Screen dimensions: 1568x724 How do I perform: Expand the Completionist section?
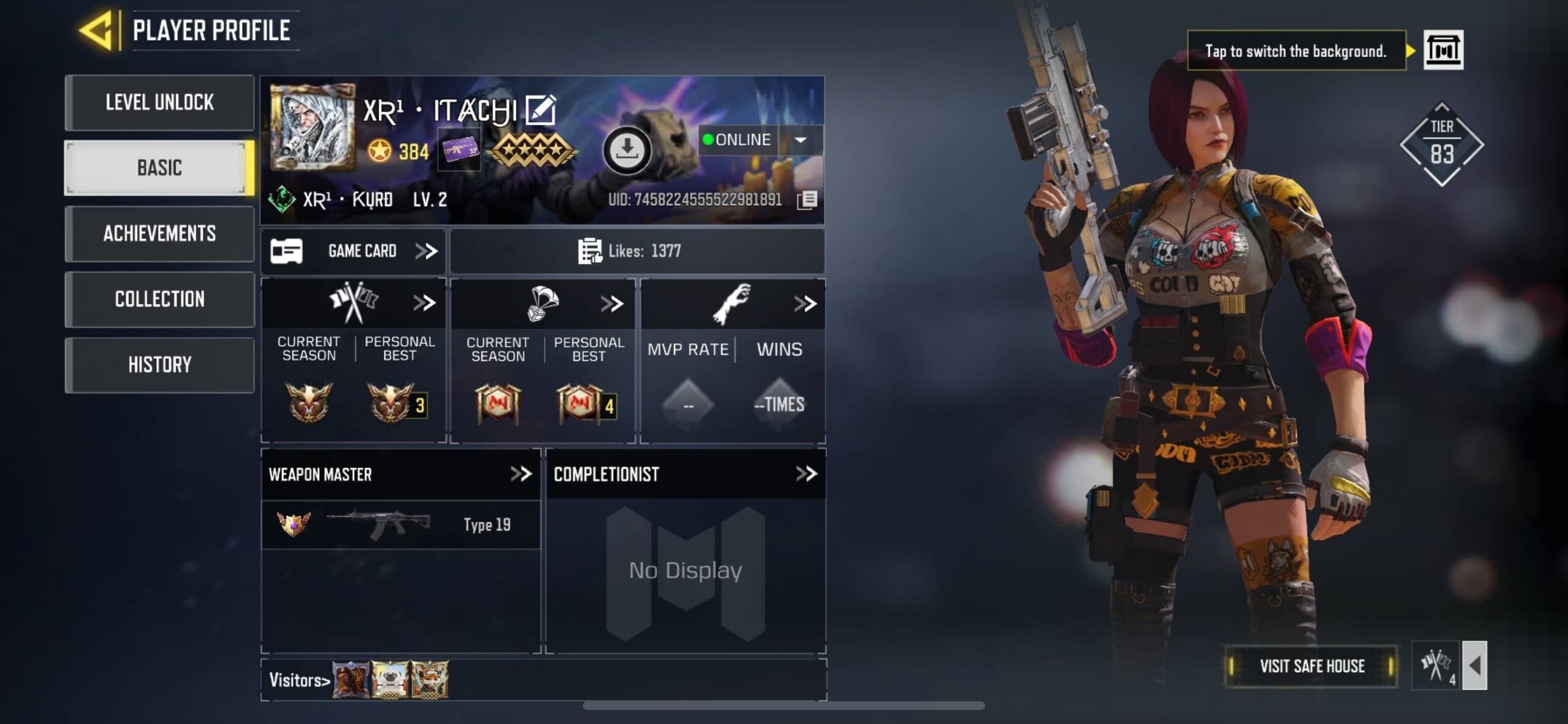(806, 473)
